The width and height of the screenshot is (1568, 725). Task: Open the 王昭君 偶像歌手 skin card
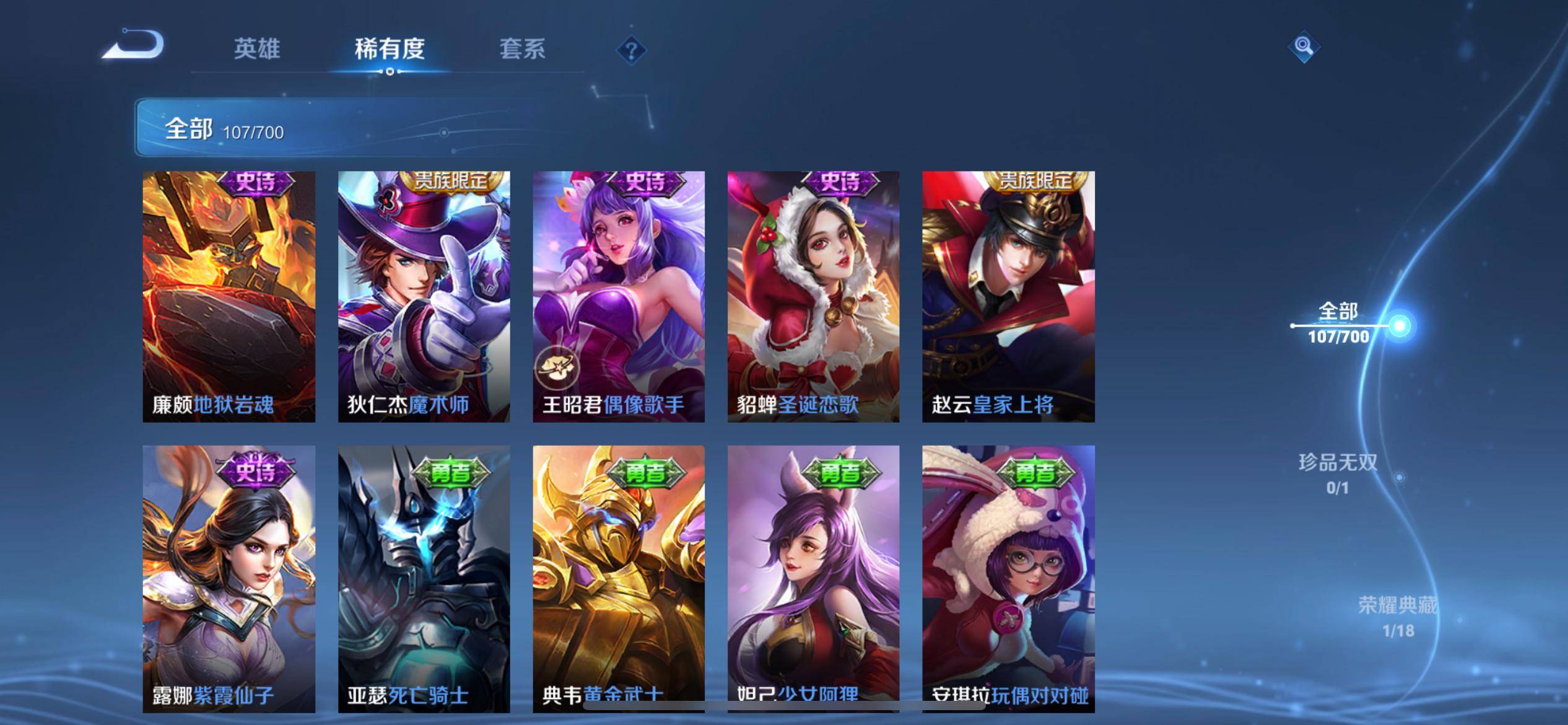pyautogui.click(x=619, y=297)
